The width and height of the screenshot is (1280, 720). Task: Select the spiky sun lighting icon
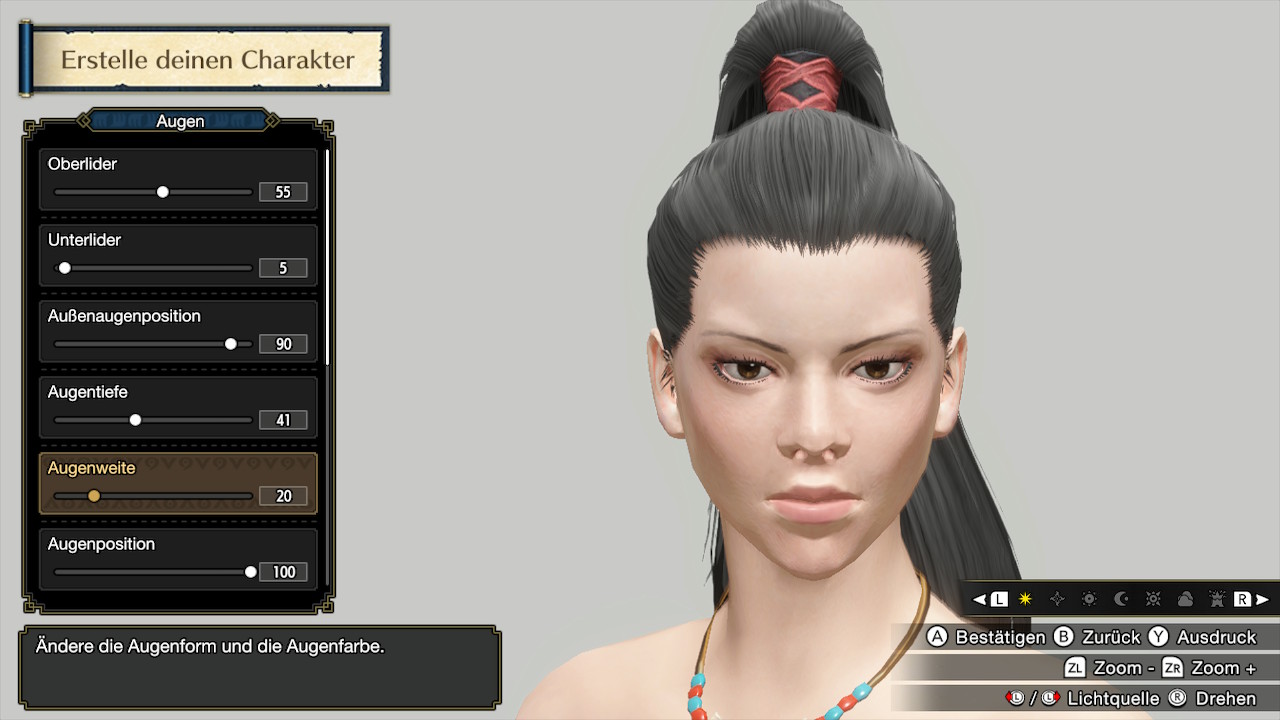pos(1153,599)
